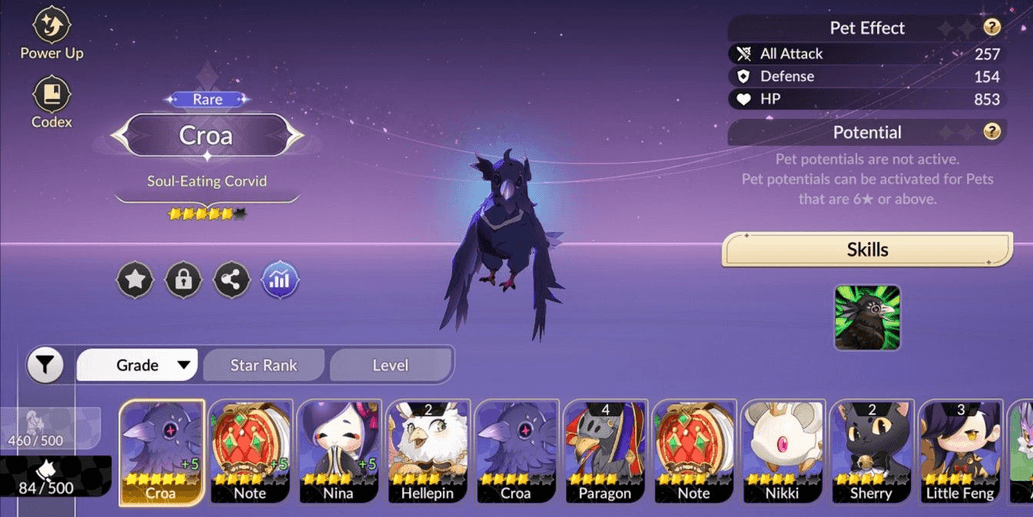Screen dimensions: 1033x517
Task: Select the Sherry cat pet card
Action: click(x=871, y=450)
